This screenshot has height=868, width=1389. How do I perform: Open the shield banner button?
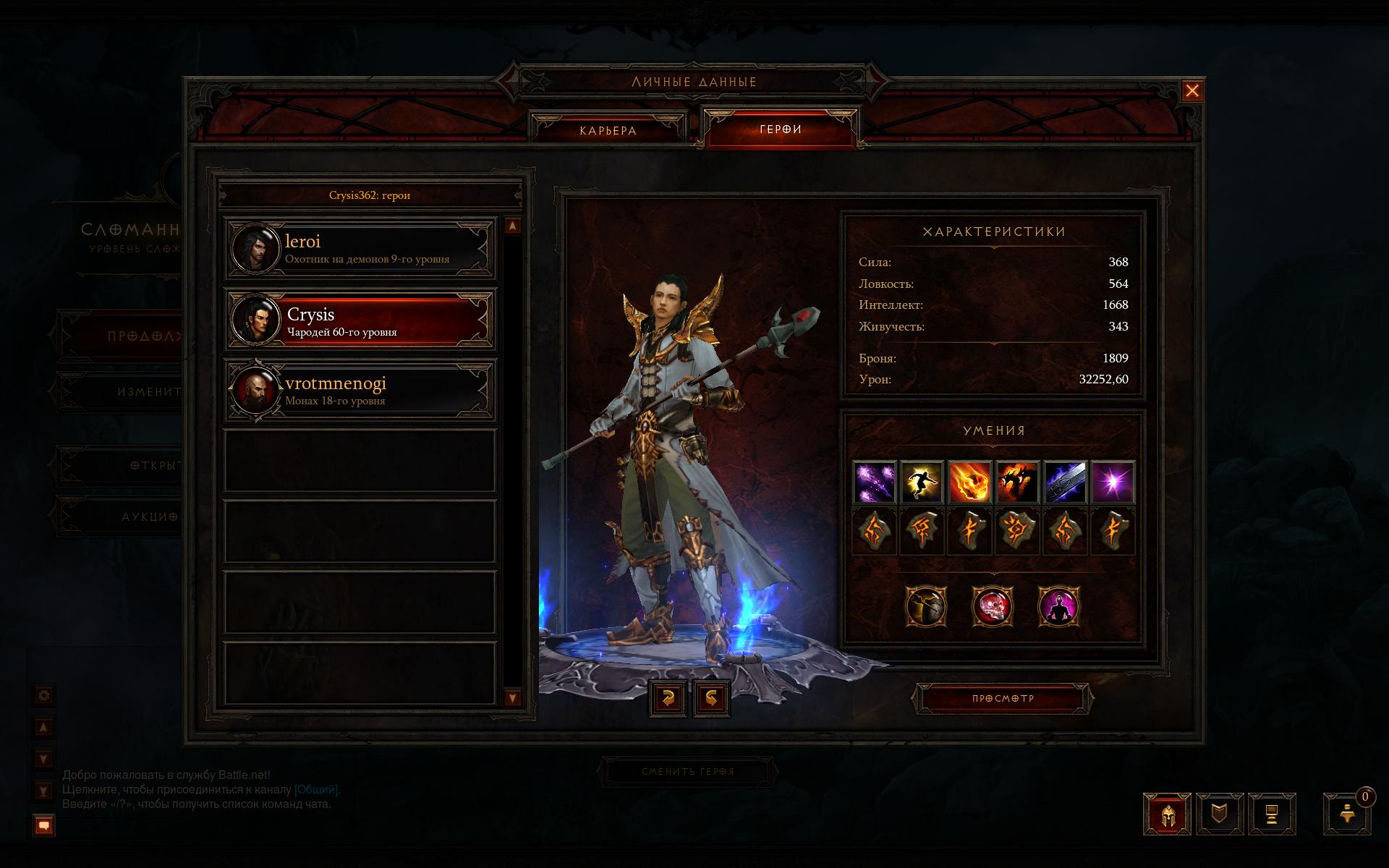[1220, 814]
